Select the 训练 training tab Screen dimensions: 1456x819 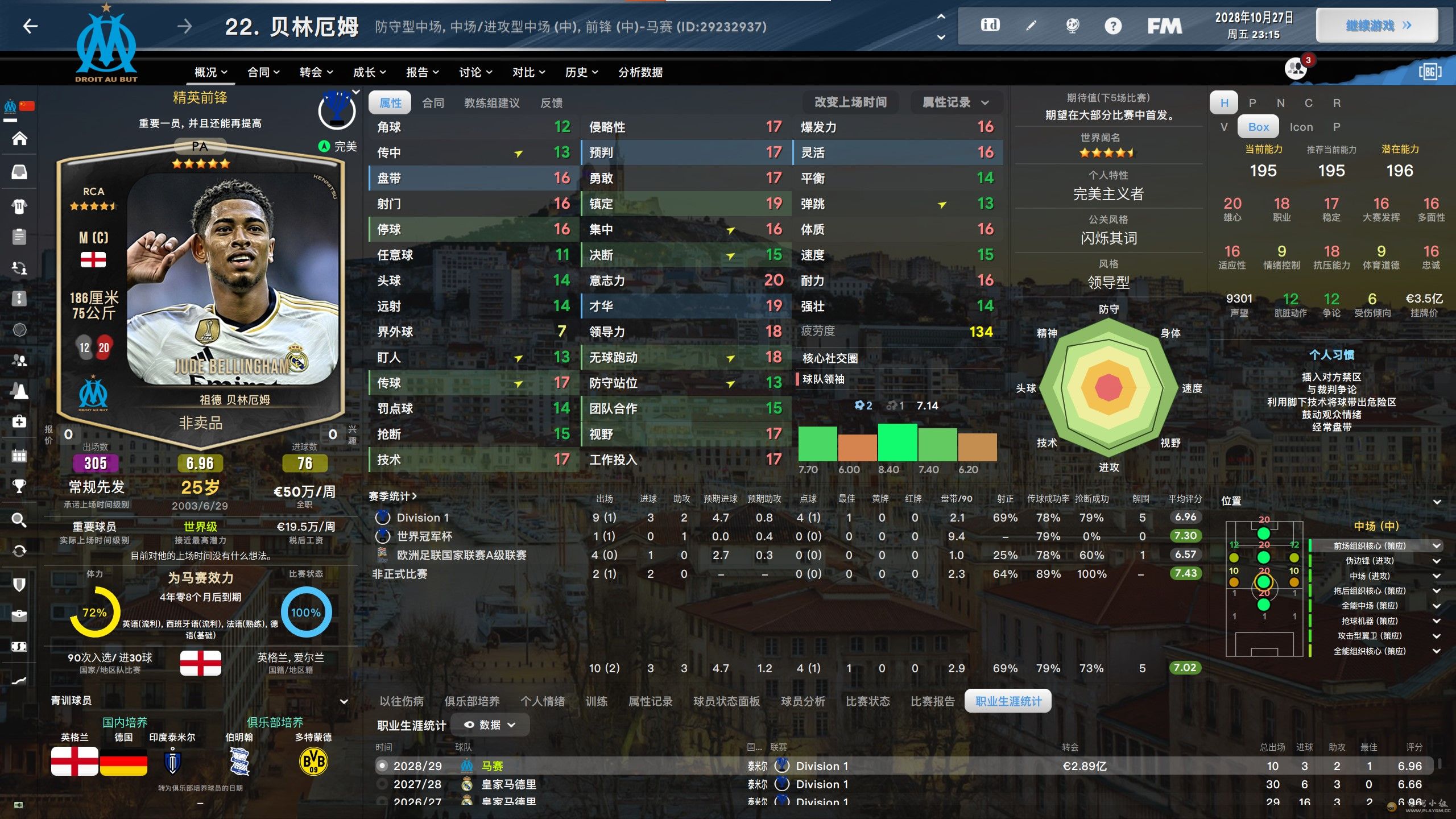pyautogui.click(x=596, y=701)
